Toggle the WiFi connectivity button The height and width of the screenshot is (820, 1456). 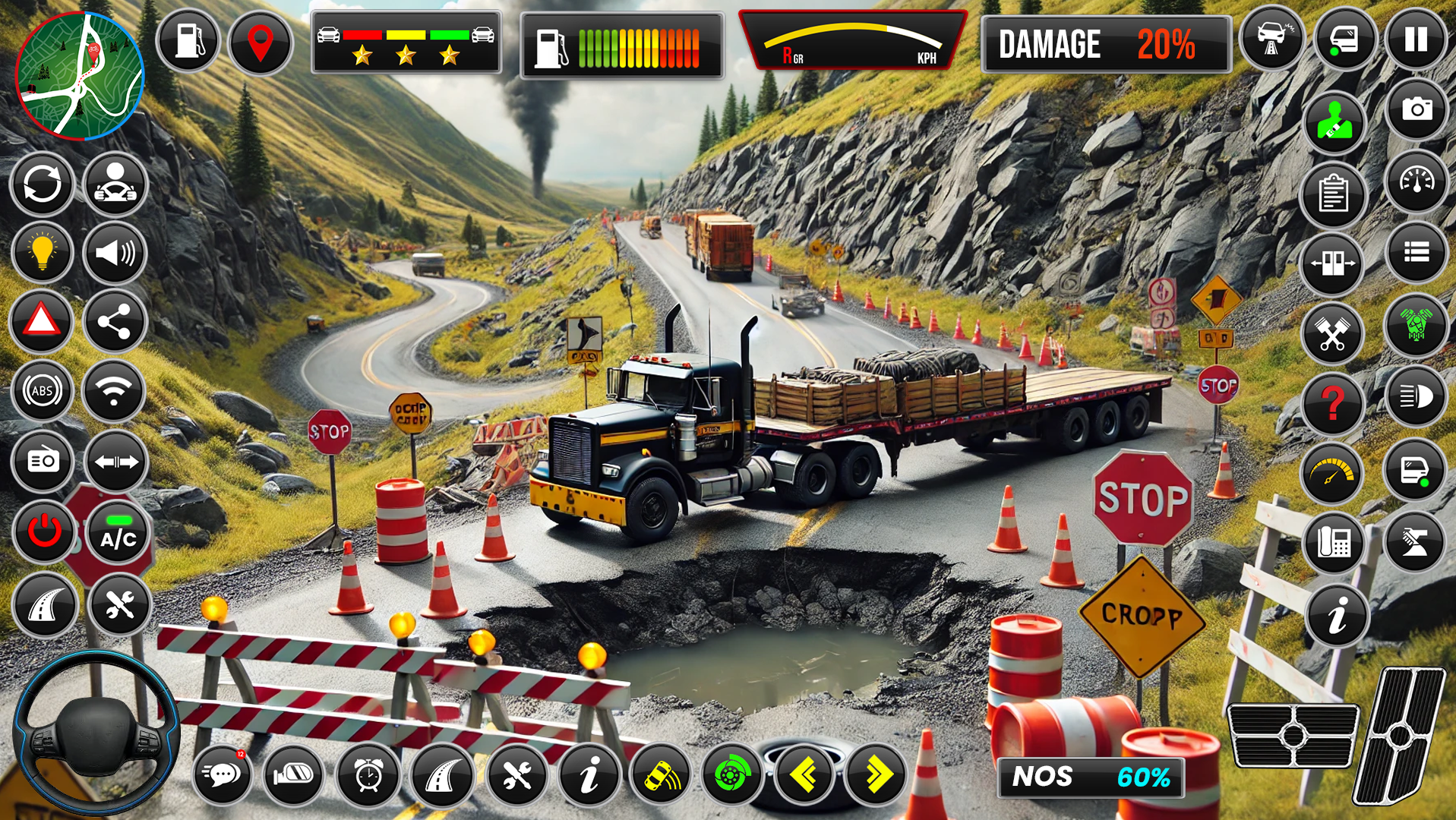(x=115, y=389)
